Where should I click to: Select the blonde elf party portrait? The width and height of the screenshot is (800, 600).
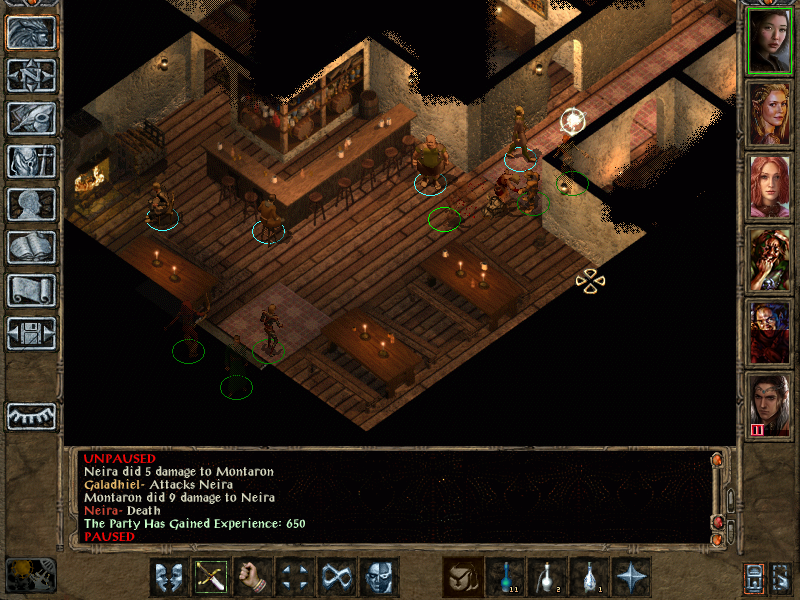(x=769, y=114)
